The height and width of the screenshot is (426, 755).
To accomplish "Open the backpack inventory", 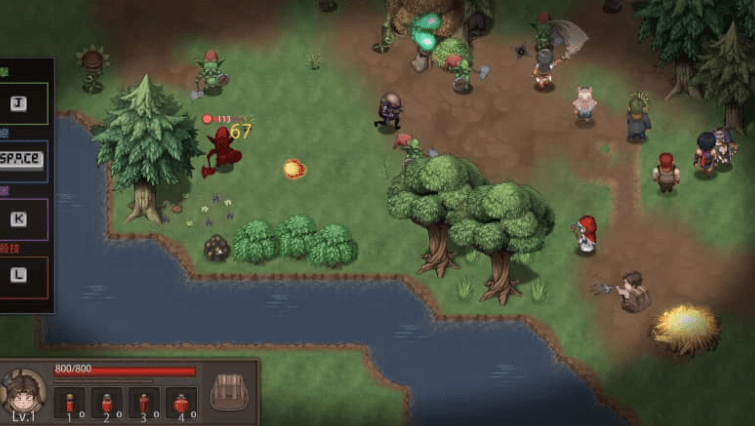I will click(x=229, y=391).
